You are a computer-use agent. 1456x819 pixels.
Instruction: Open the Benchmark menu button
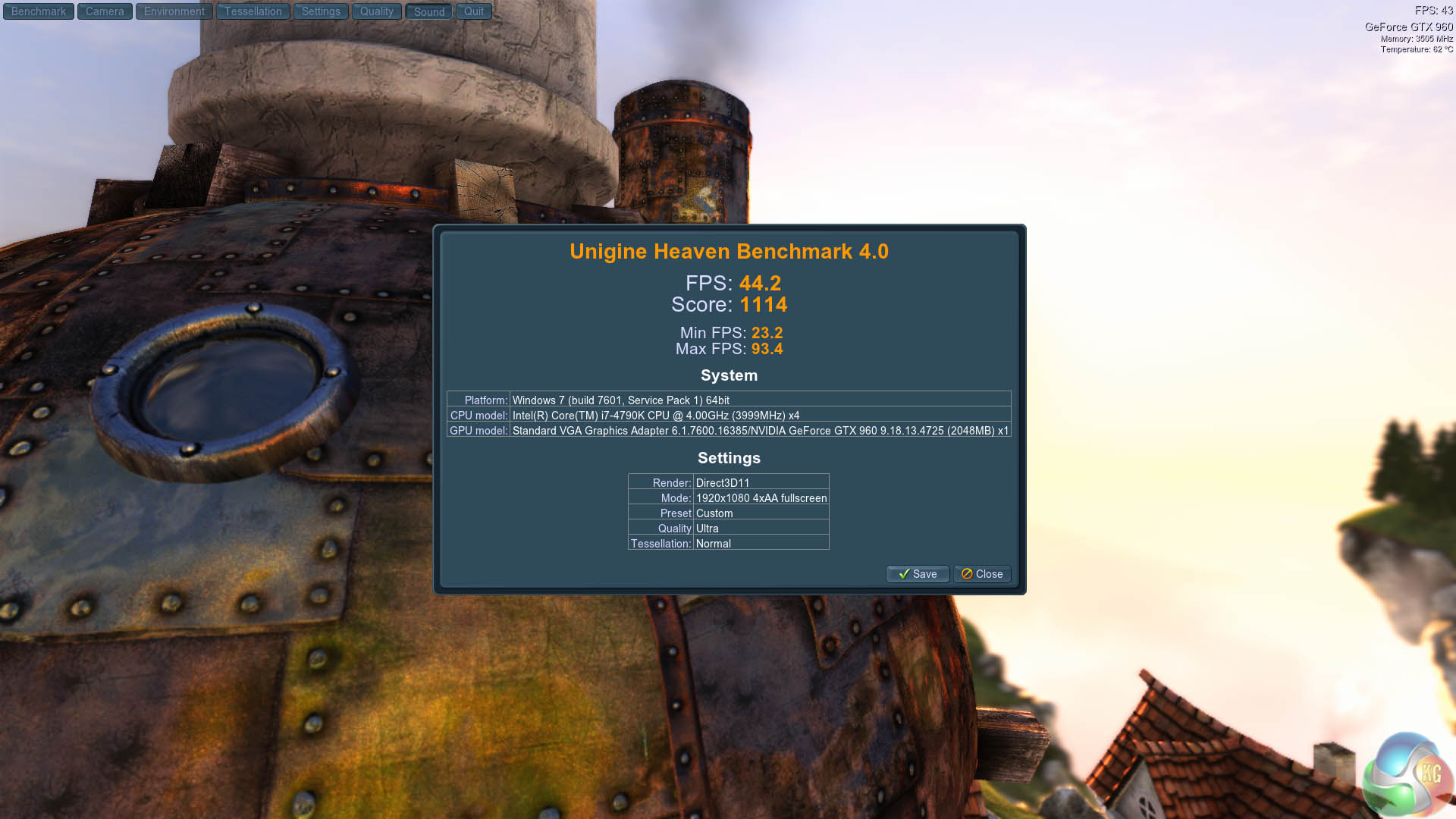[39, 11]
